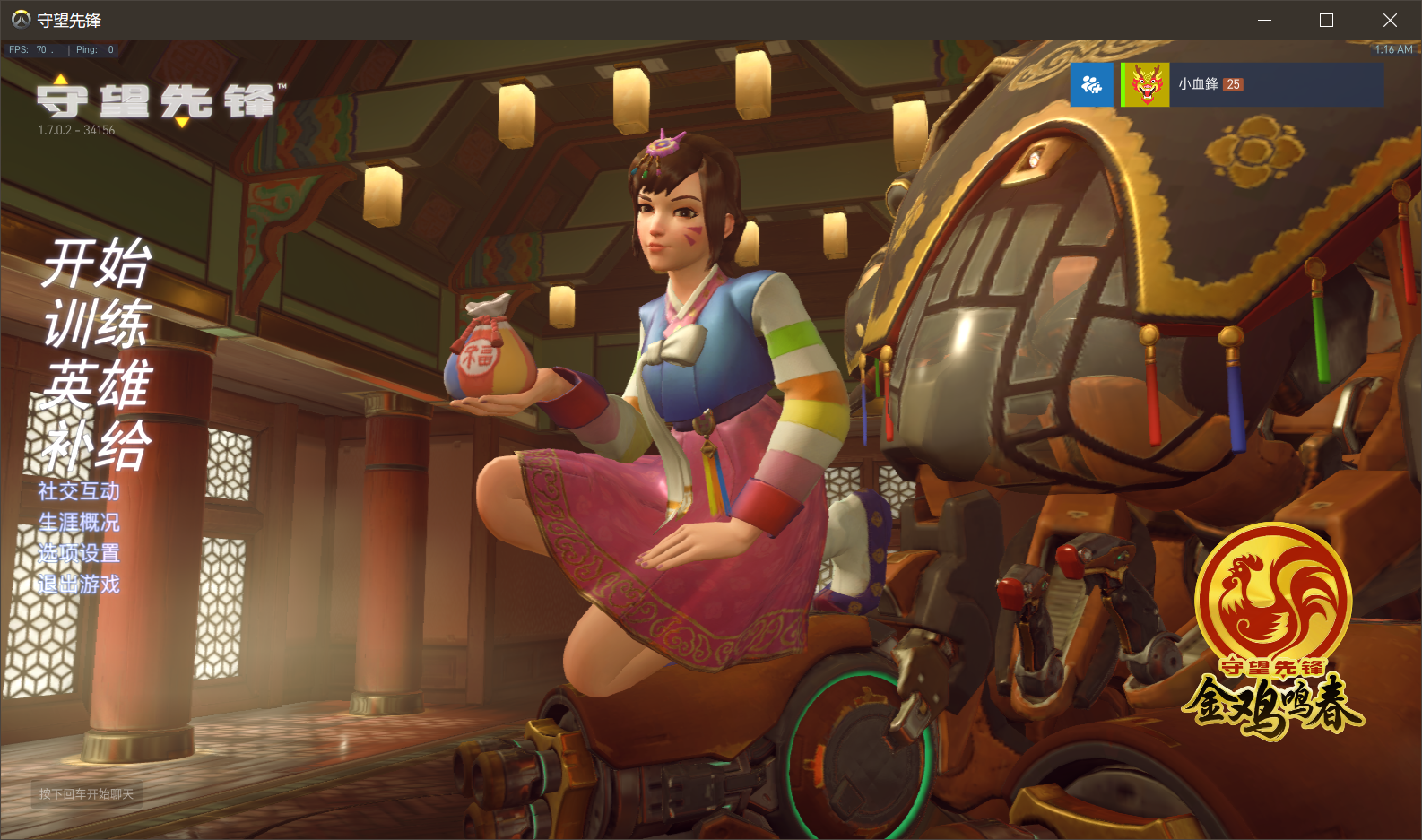Viewport: 1422px width, 840px height.
Task: Open the 社交互动 social panel
Action: pyautogui.click(x=79, y=492)
